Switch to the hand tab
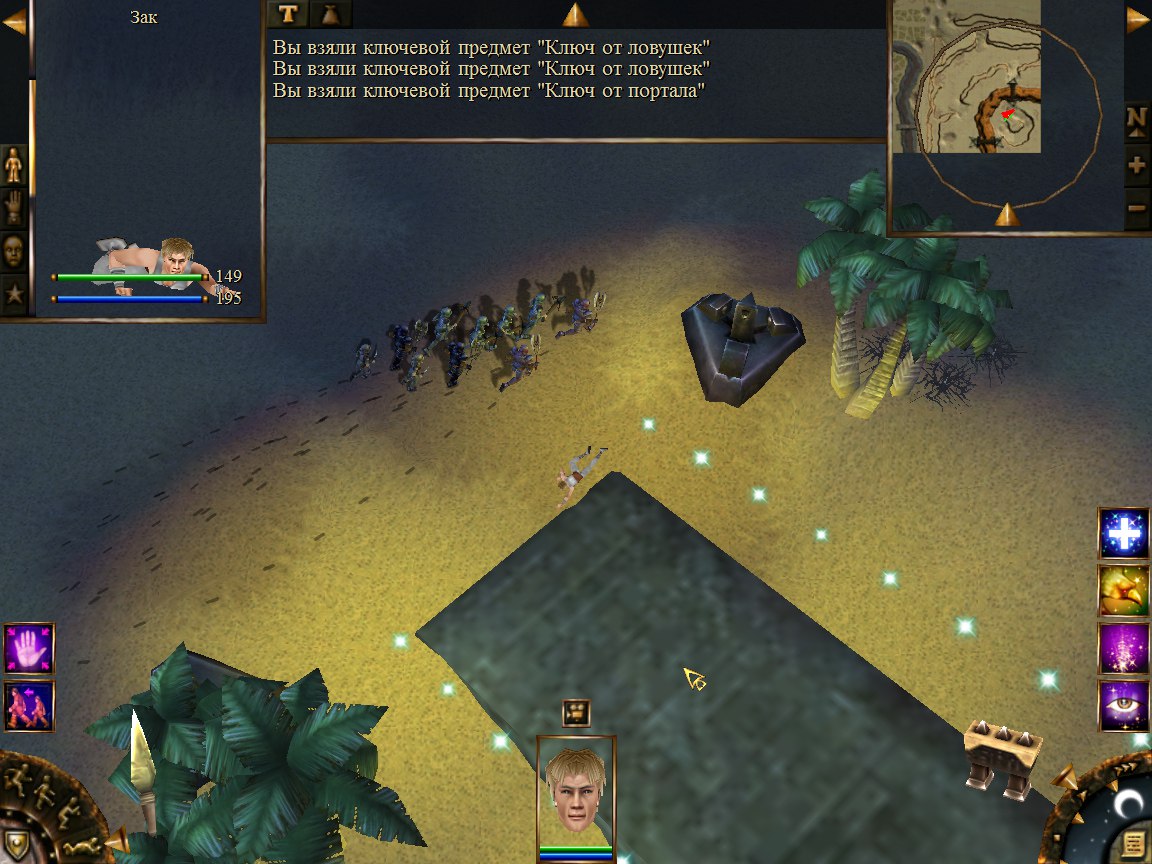This screenshot has height=864, width=1152. (x=14, y=207)
